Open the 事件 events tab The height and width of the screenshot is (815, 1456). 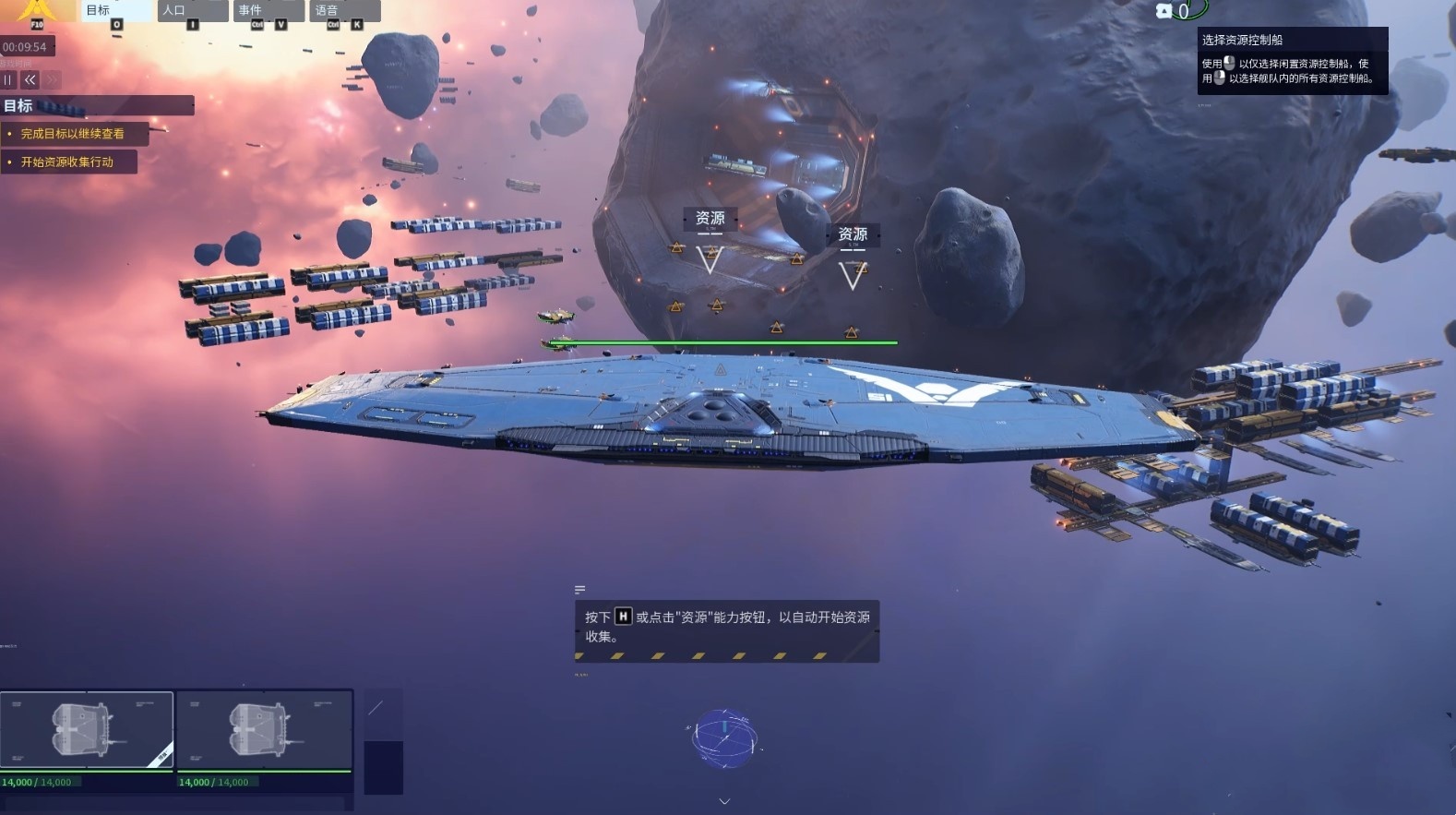(x=268, y=11)
